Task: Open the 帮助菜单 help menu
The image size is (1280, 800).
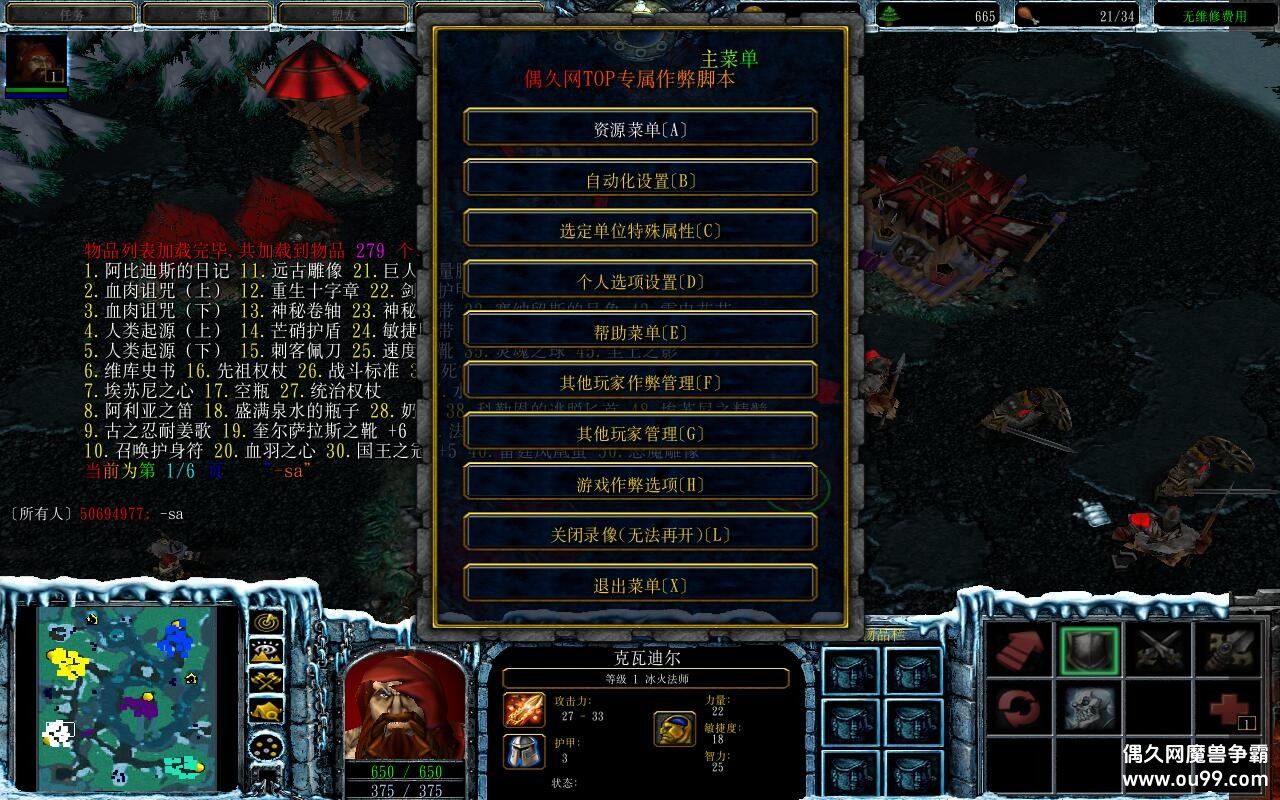Action: click(x=640, y=333)
